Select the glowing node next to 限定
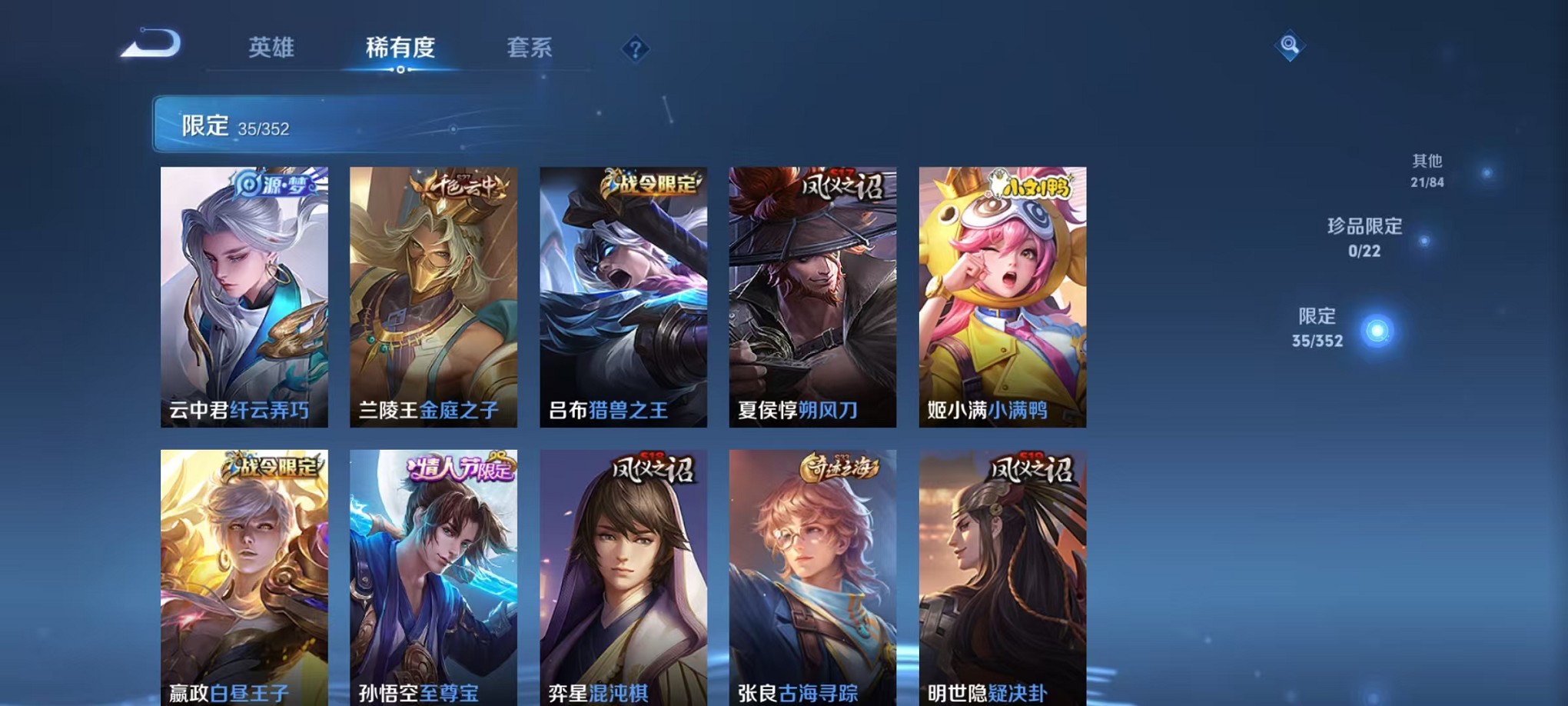This screenshot has width=1568, height=706. click(1377, 332)
